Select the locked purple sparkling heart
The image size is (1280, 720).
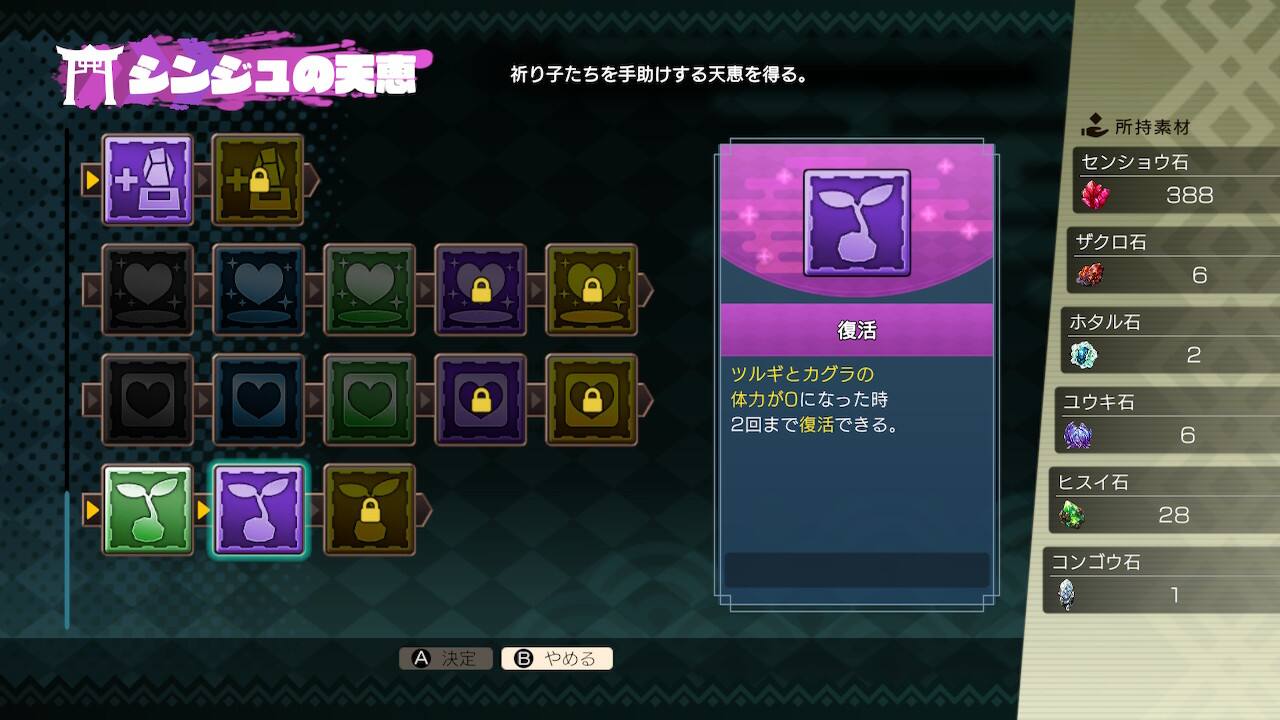tap(480, 290)
